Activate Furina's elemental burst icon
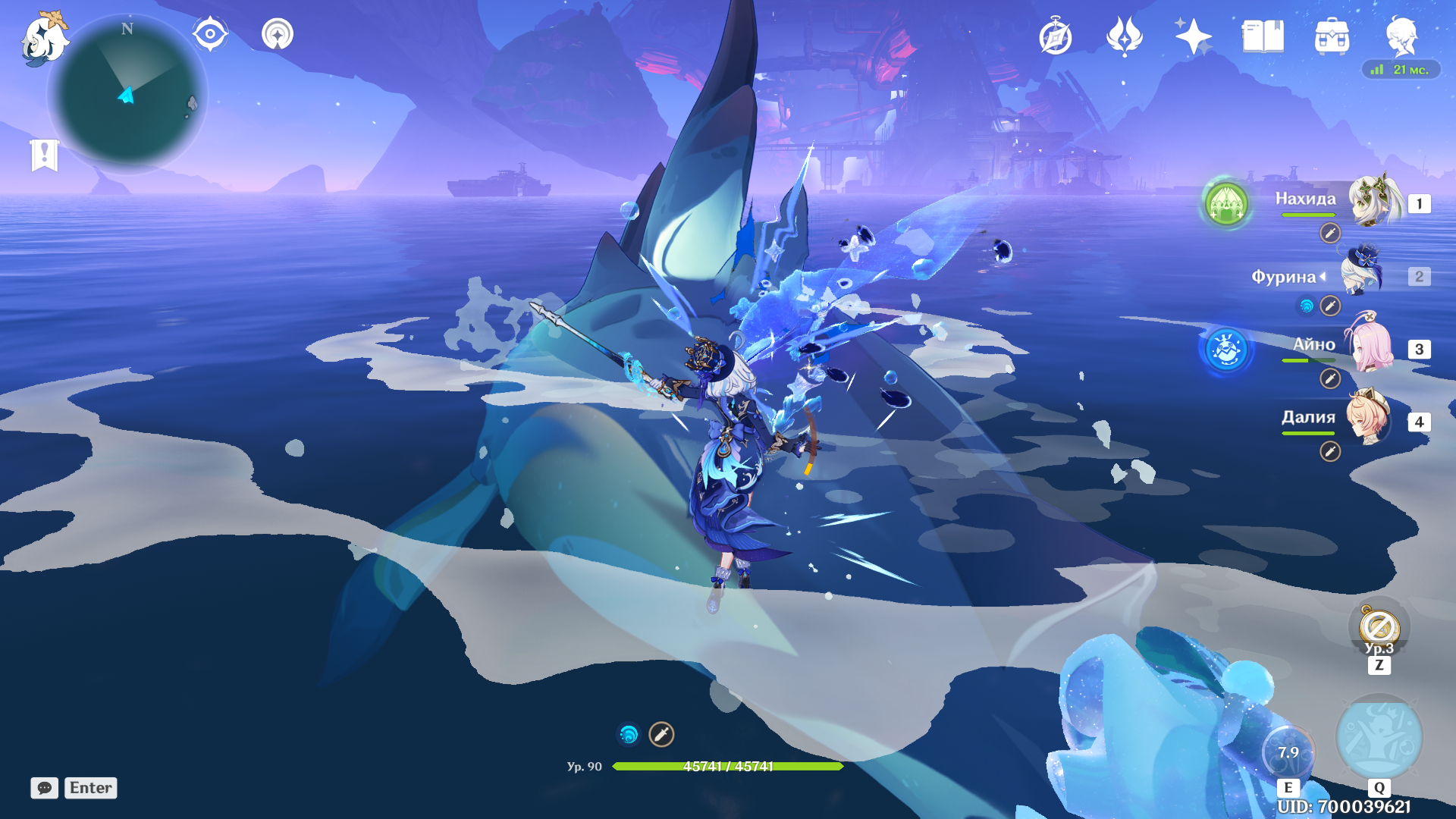The height and width of the screenshot is (819, 1456). (1379, 739)
